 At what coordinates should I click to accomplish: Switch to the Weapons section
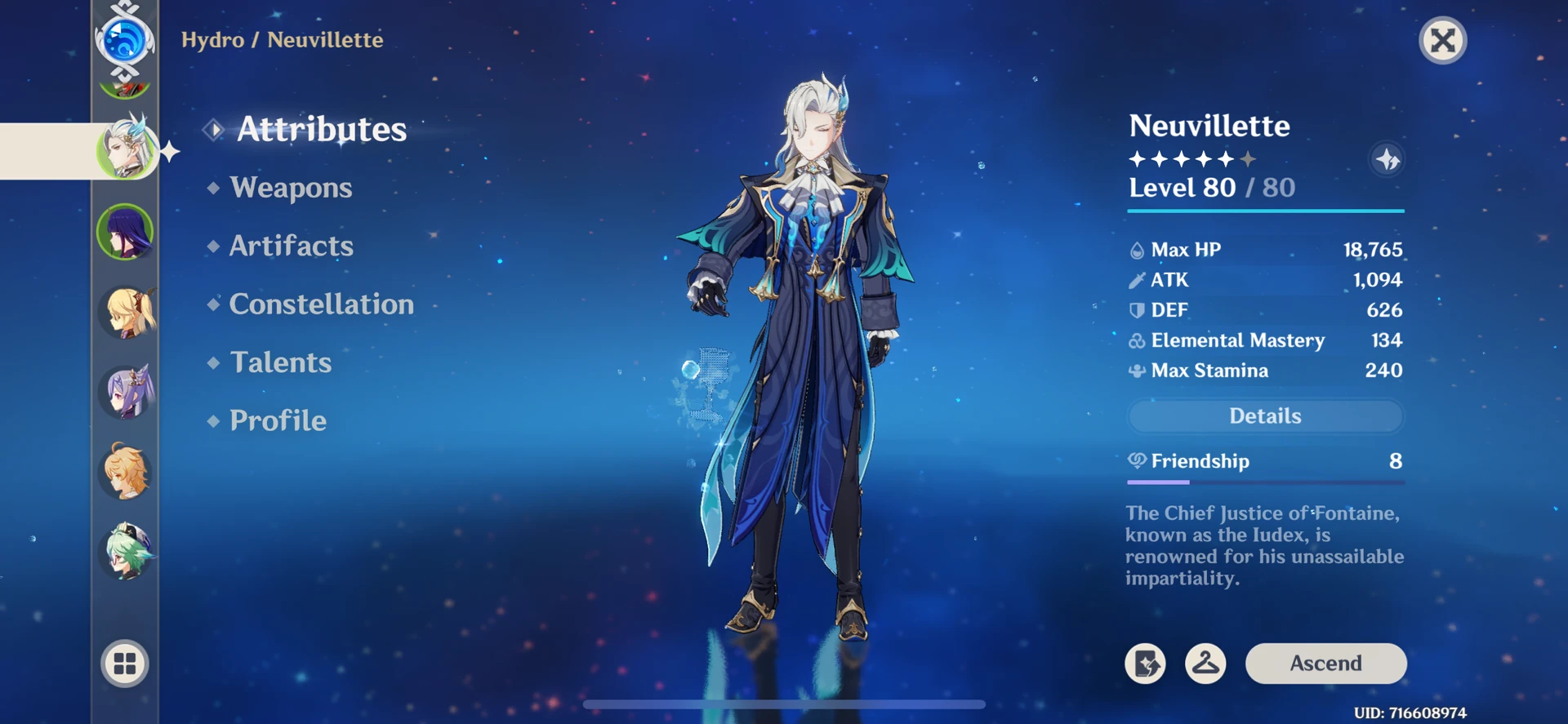(x=291, y=188)
